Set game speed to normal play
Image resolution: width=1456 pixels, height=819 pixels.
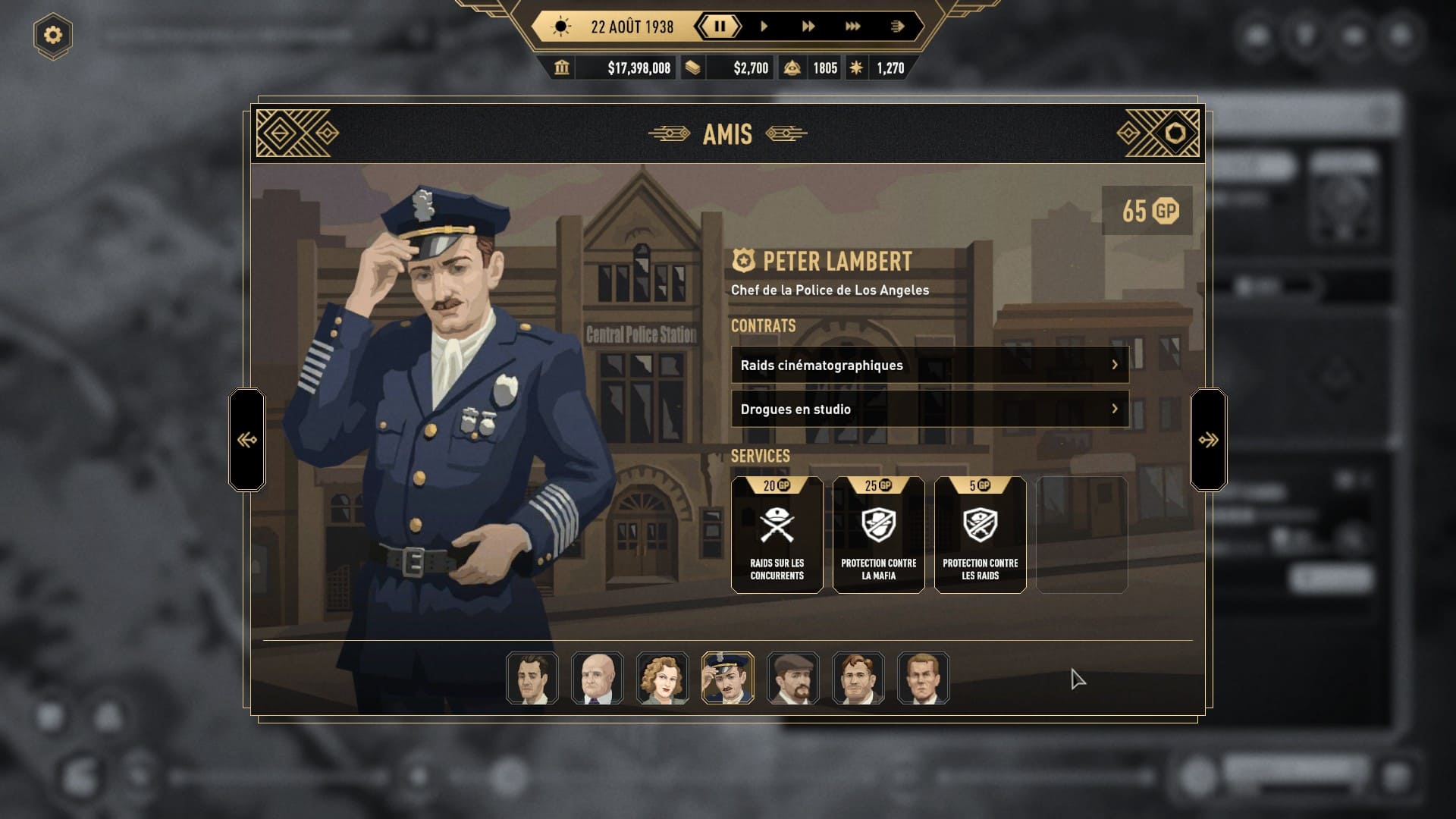[764, 27]
